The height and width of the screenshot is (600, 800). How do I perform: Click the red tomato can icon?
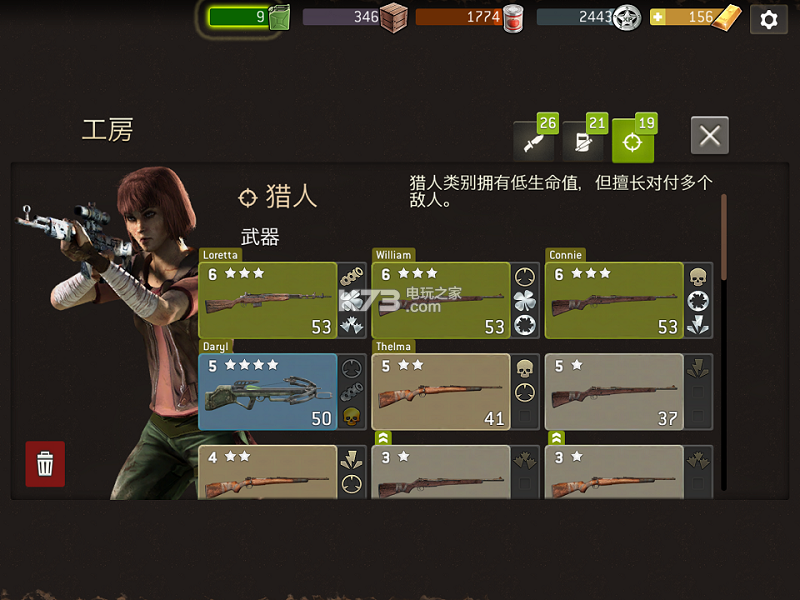513,17
